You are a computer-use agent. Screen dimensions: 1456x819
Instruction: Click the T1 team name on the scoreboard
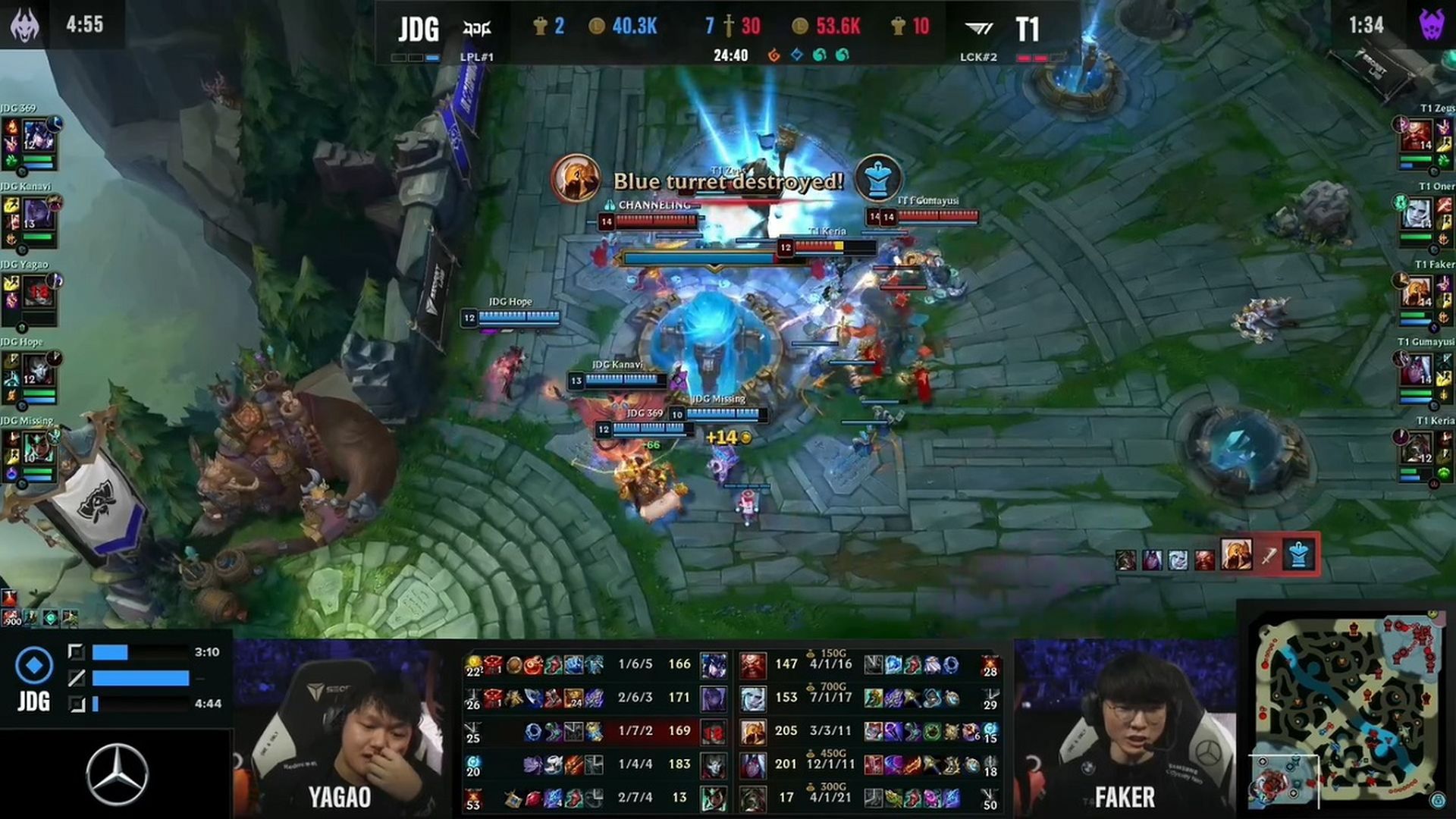pyautogui.click(x=1028, y=29)
